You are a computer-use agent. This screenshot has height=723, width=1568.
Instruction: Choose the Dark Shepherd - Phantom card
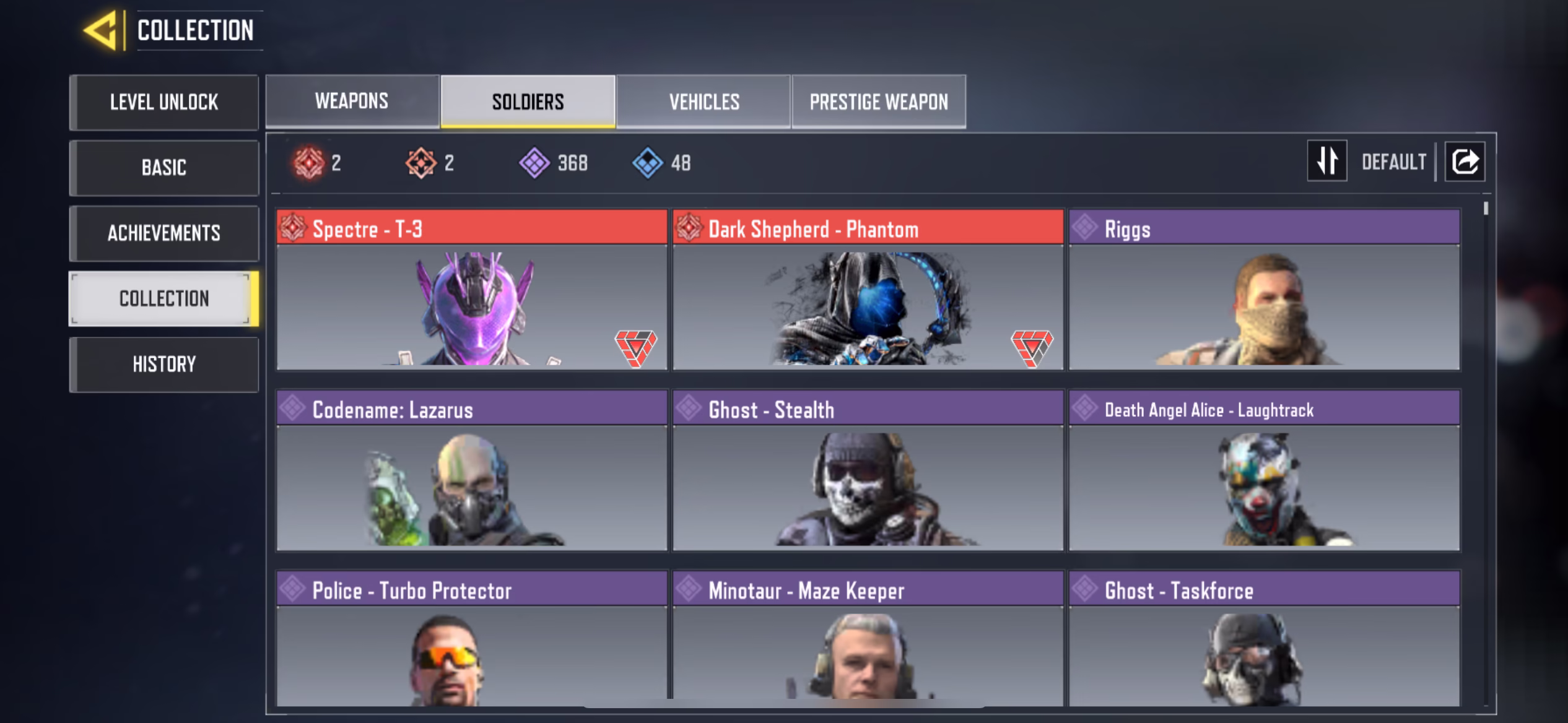click(868, 290)
